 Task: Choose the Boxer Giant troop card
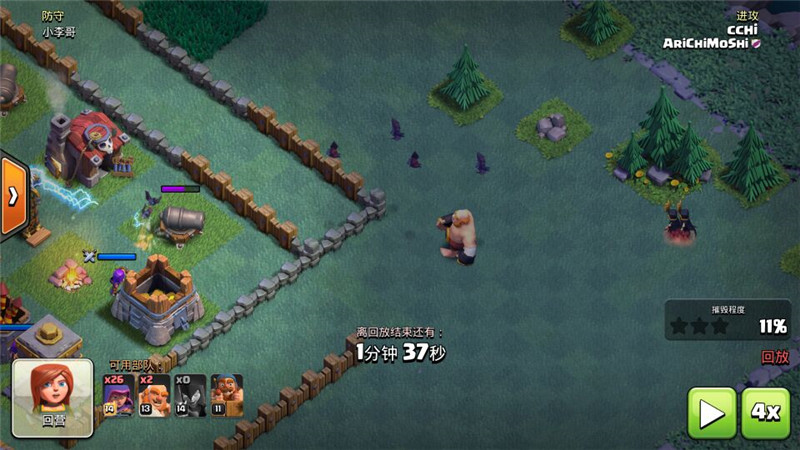153,395
